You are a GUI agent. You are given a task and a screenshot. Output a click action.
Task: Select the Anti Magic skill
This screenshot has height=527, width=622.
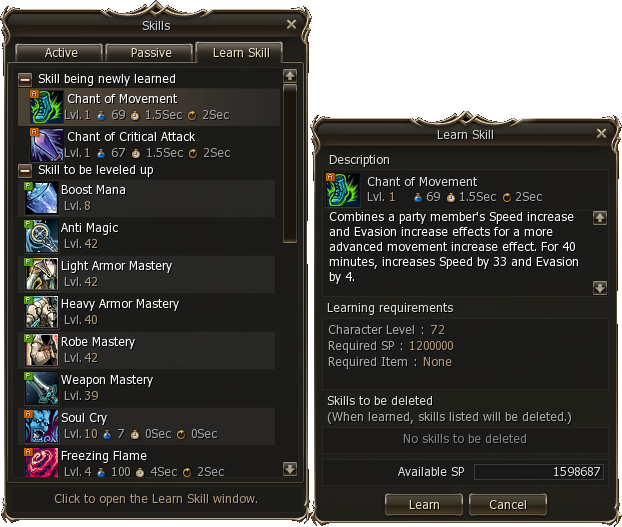coord(150,235)
